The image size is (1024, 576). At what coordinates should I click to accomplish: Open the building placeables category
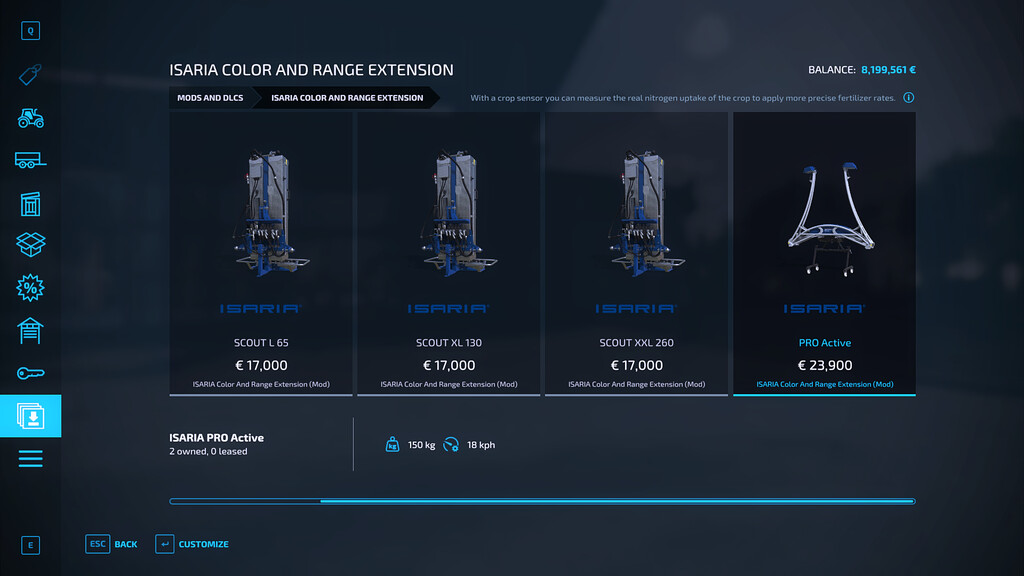click(30, 203)
